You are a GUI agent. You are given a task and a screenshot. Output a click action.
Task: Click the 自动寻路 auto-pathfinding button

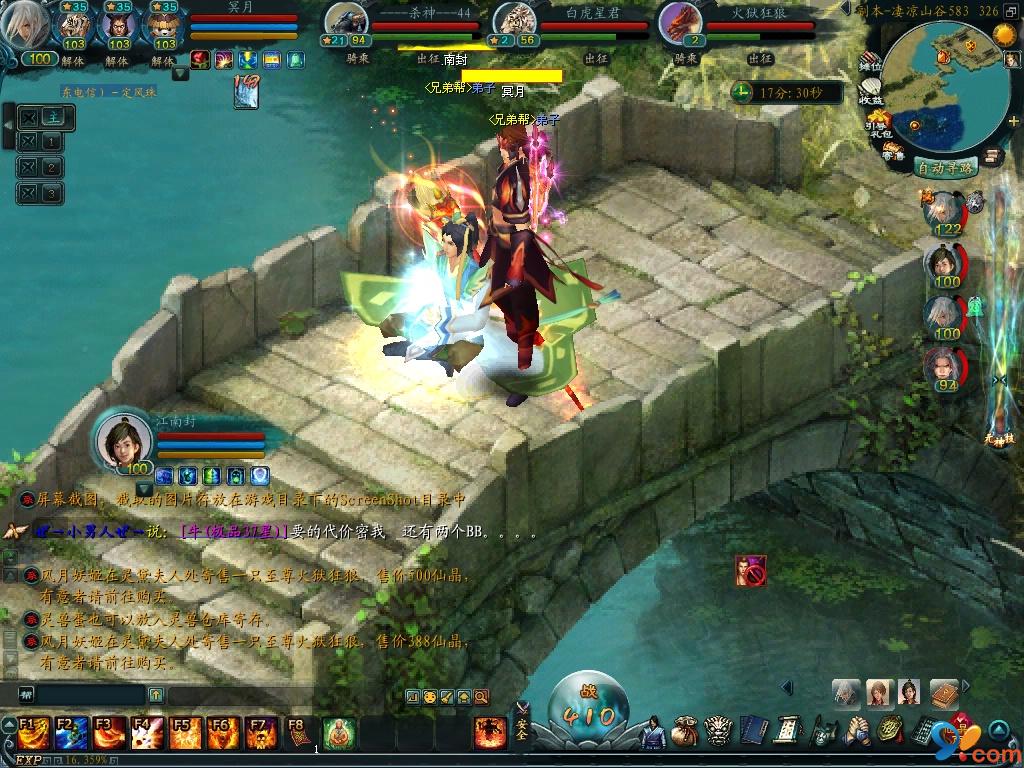point(944,168)
